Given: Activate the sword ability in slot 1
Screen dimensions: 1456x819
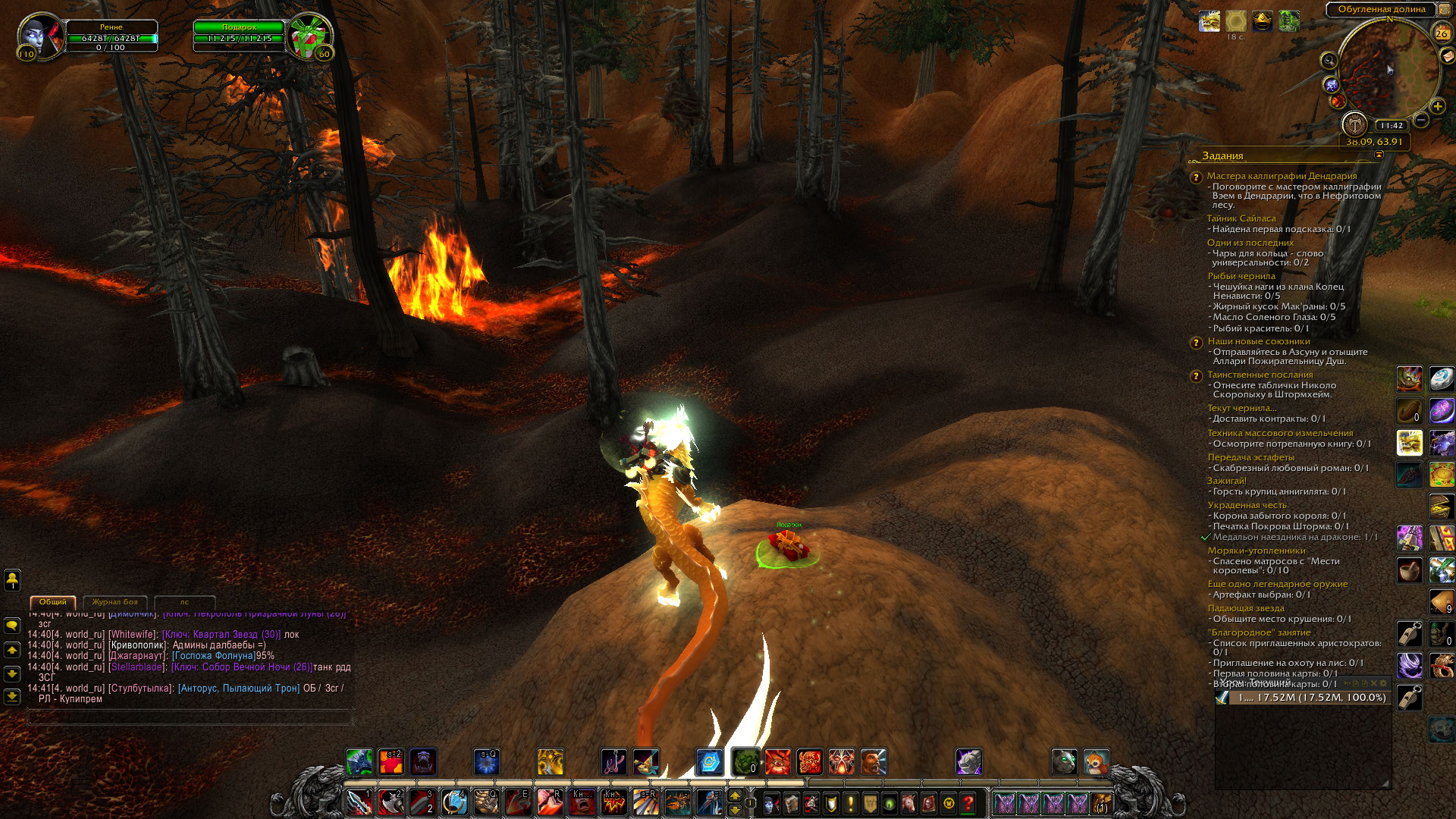Looking at the screenshot, I should tap(359, 802).
